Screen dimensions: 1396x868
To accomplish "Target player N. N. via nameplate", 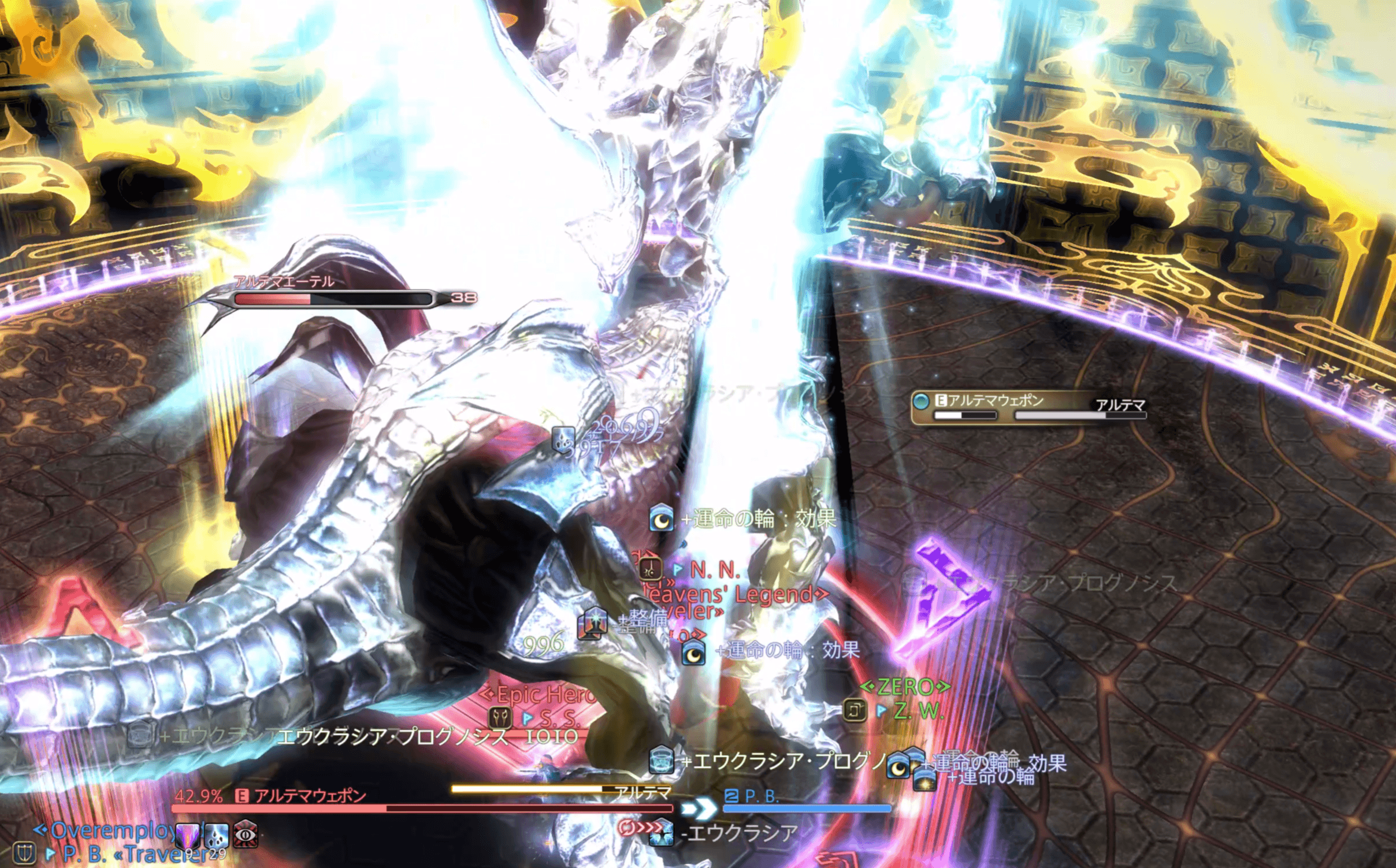I will coord(714,570).
